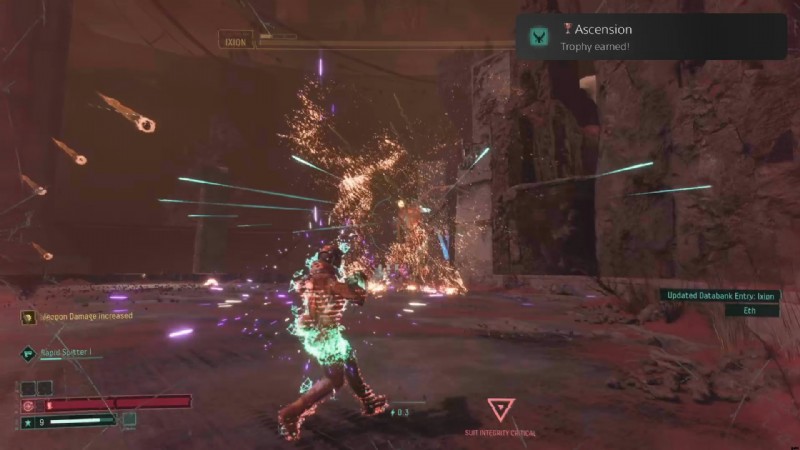800x450 pixels.
Task: Click the Weapon Damage Increased icon
Action: coord(28,317)
